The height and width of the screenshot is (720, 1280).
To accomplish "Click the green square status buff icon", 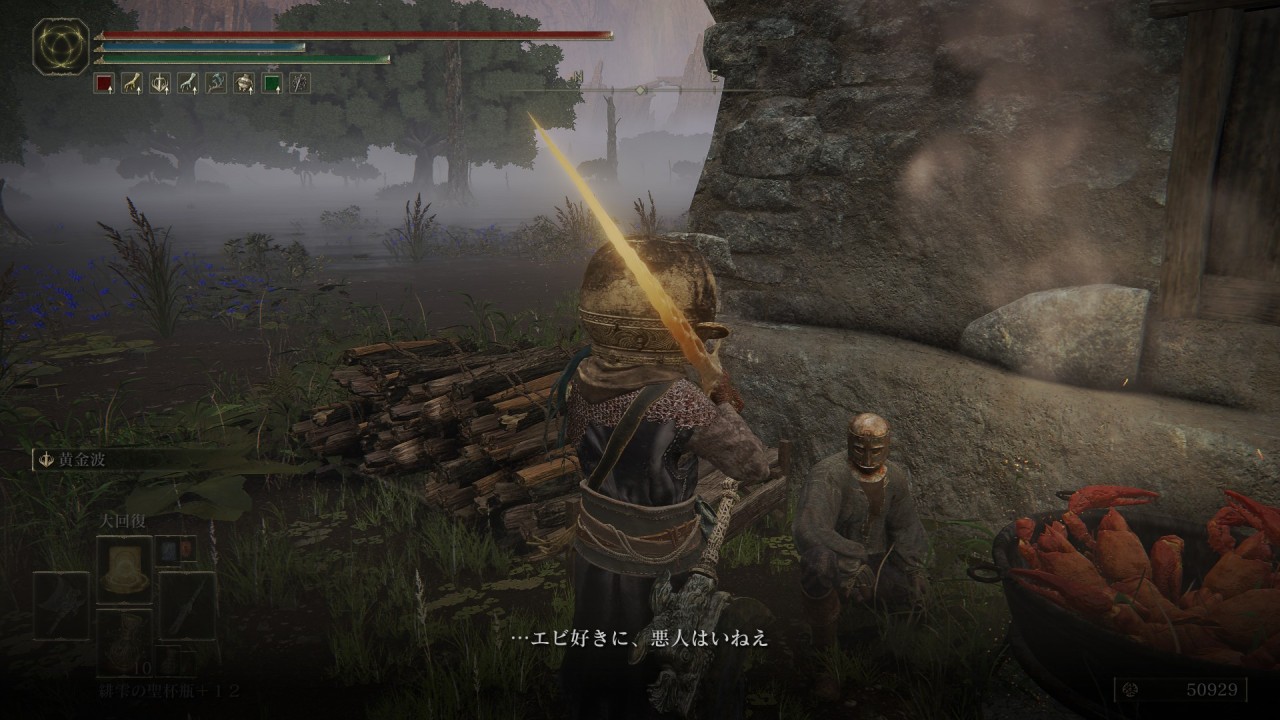I will point(271,83).
